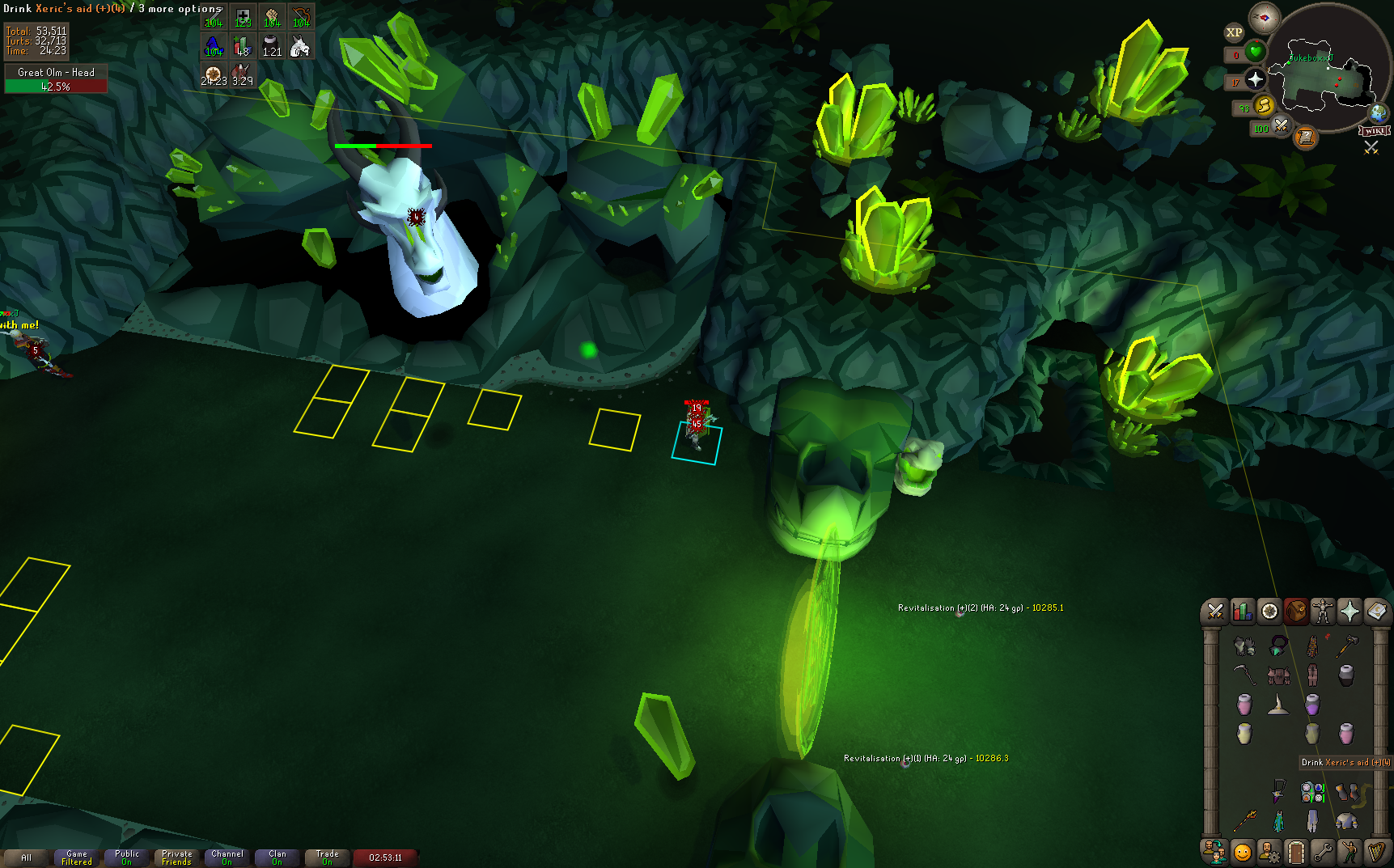
Task: Select the white wizard hat item
Action: pyautogui.click(x=1278, y=705)
